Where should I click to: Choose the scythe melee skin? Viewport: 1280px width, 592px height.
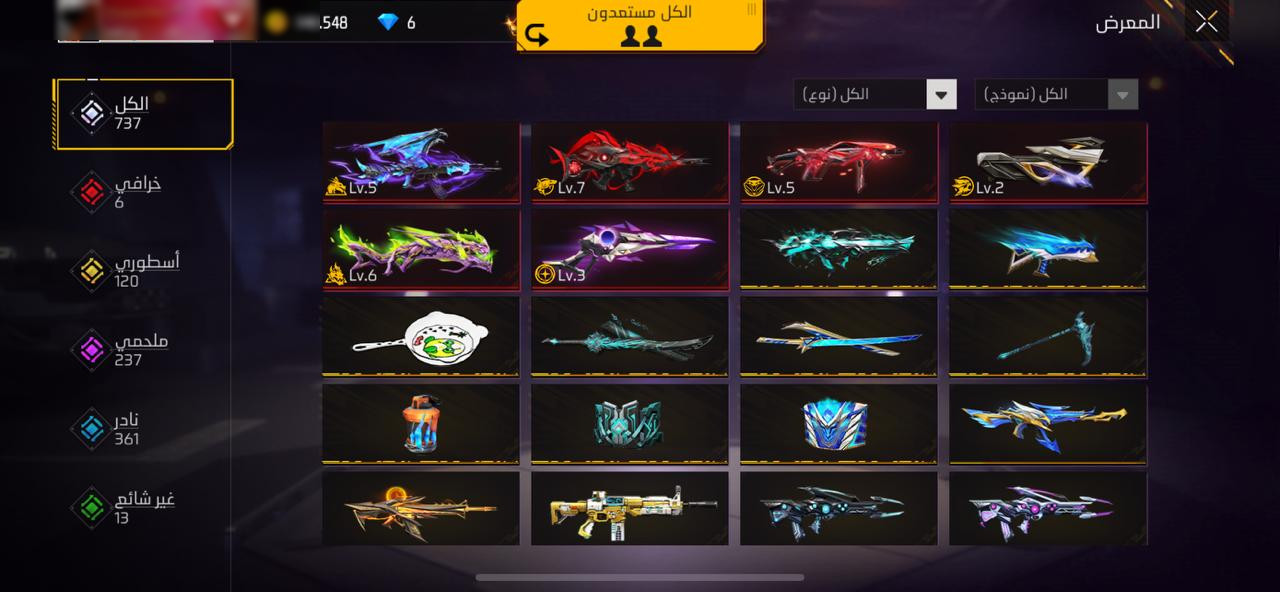pyautogui.click(x=1048, y=336)
